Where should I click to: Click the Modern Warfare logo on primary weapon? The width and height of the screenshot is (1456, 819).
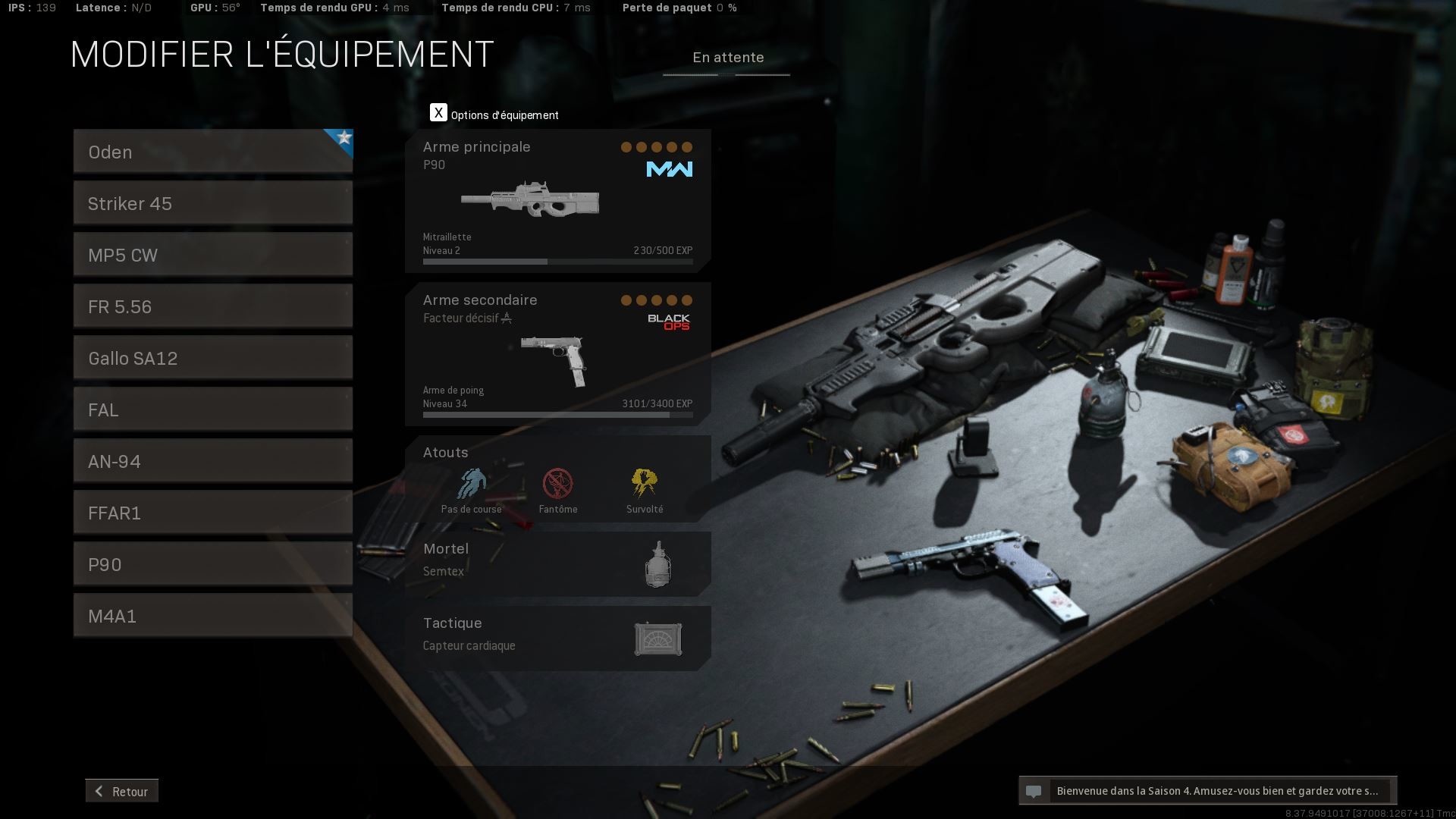(670, 169)
